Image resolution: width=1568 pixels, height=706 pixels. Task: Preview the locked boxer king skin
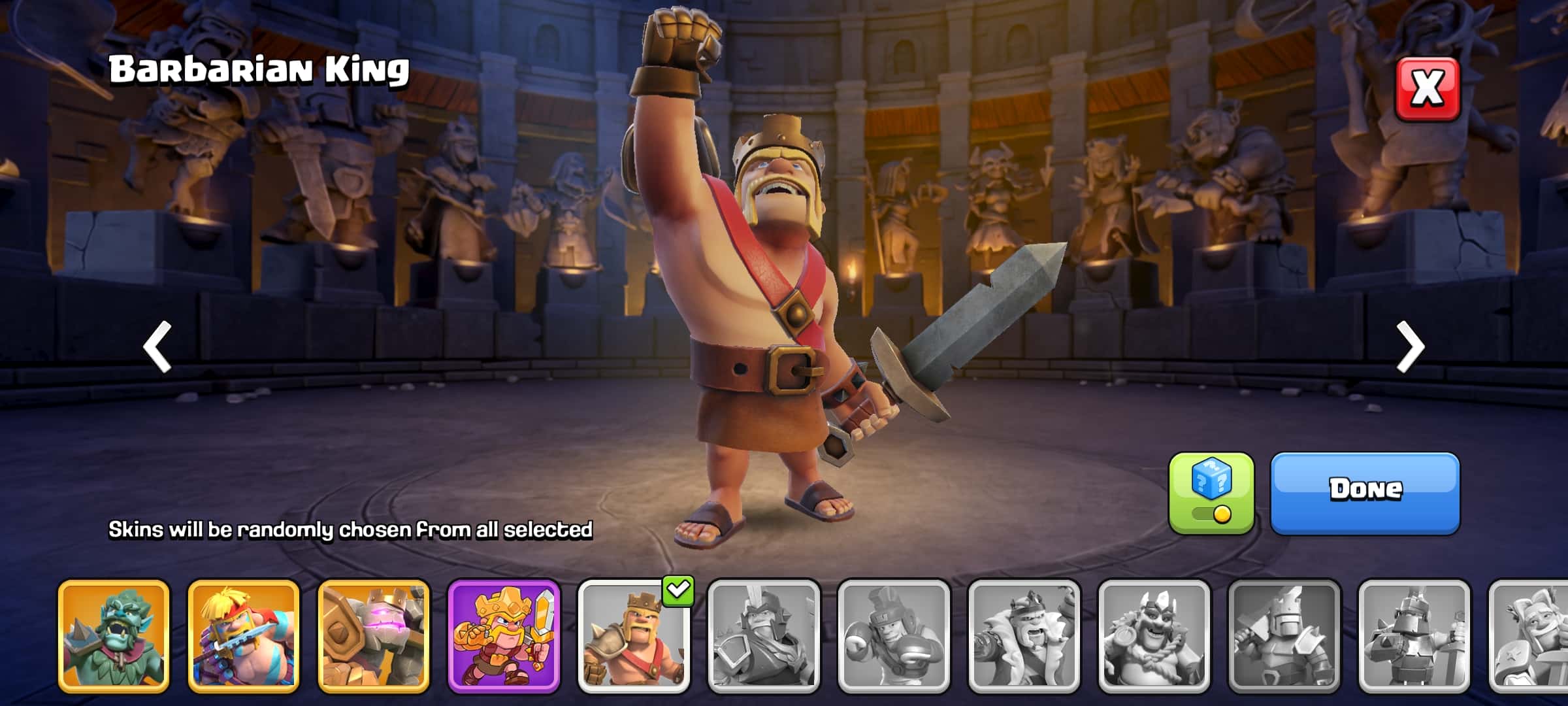(894, 636)
